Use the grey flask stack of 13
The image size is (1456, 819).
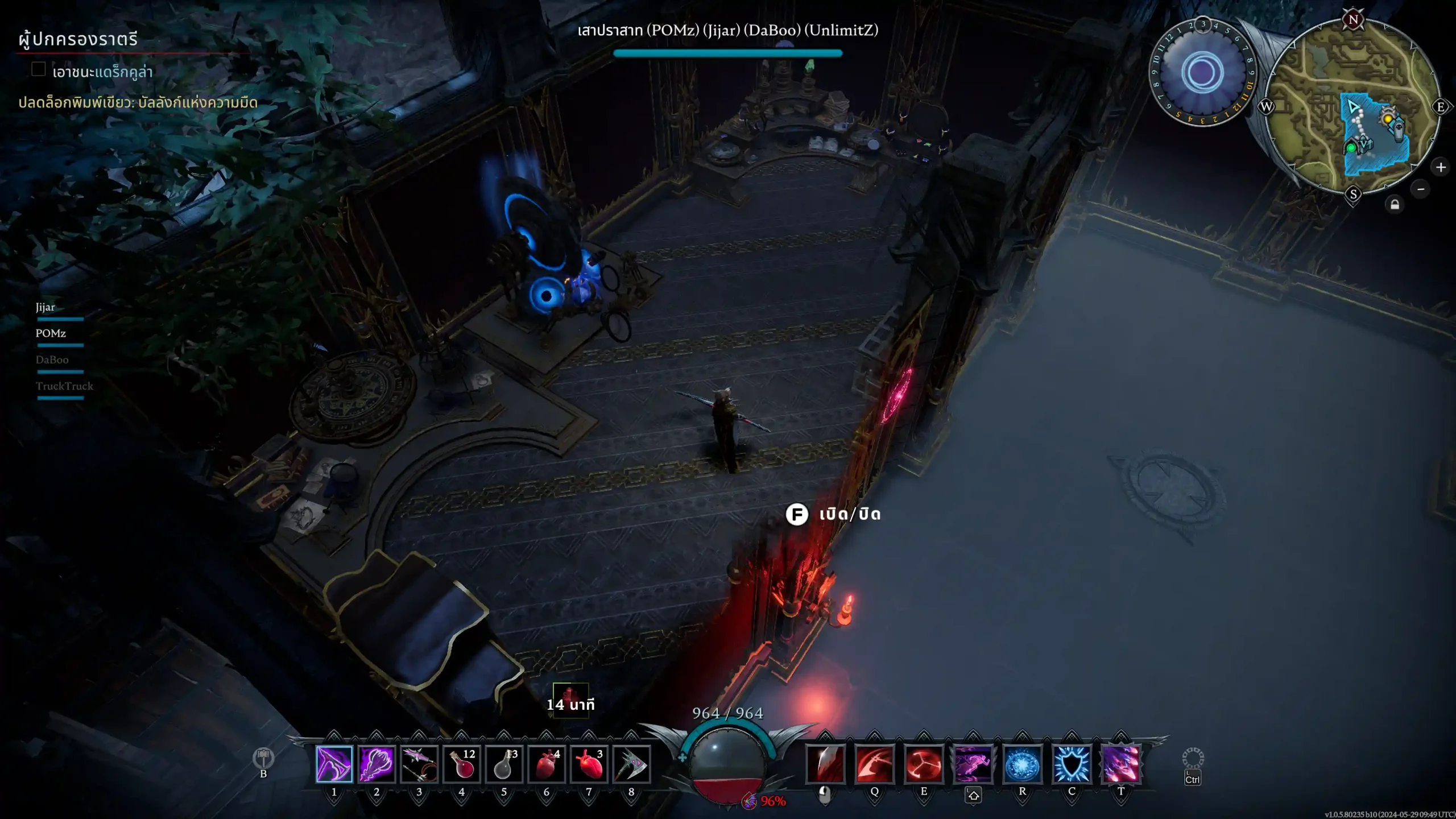[504, 764]
